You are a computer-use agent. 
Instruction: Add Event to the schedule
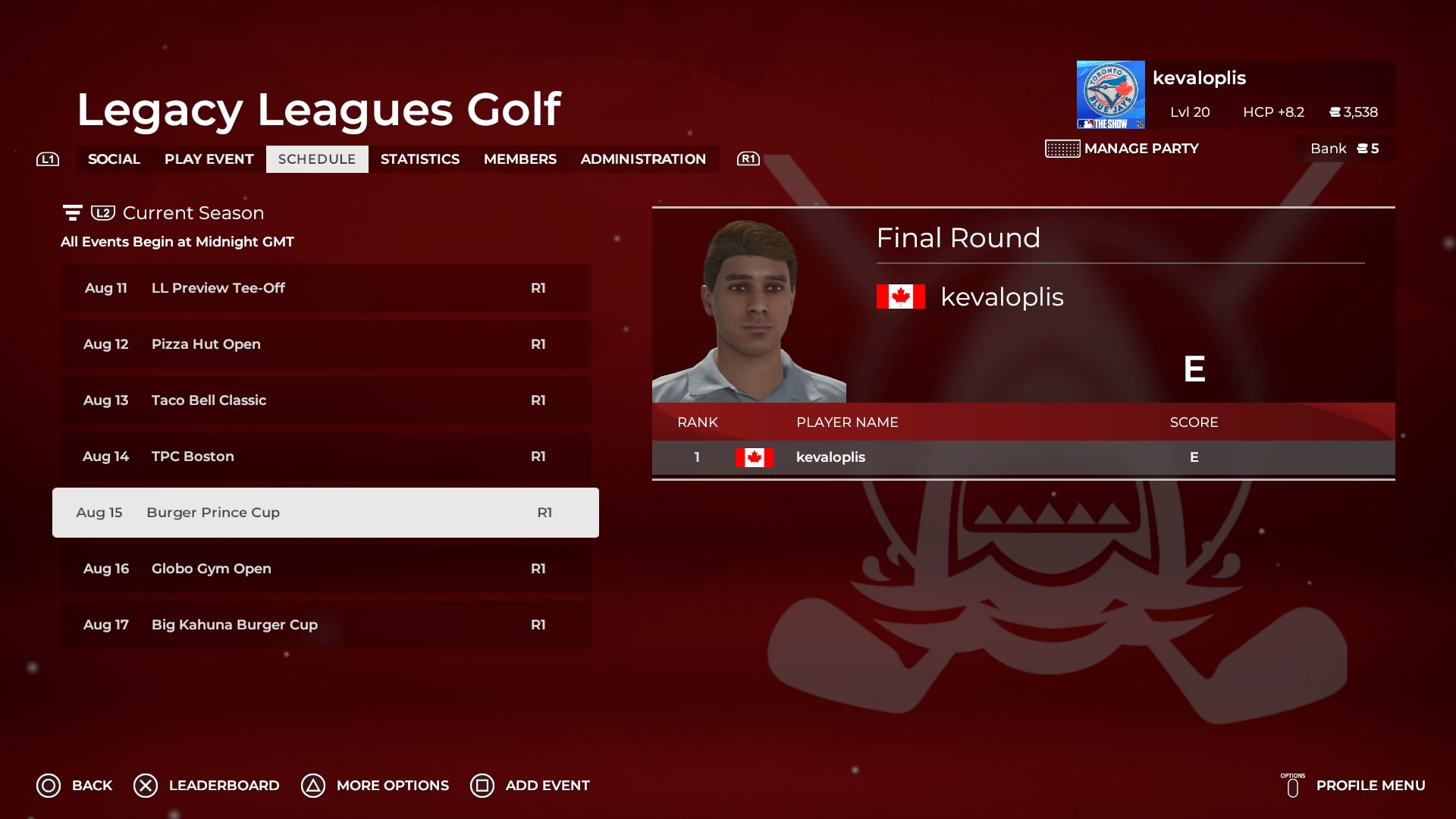pyautogui.click(x=529, y=786)
